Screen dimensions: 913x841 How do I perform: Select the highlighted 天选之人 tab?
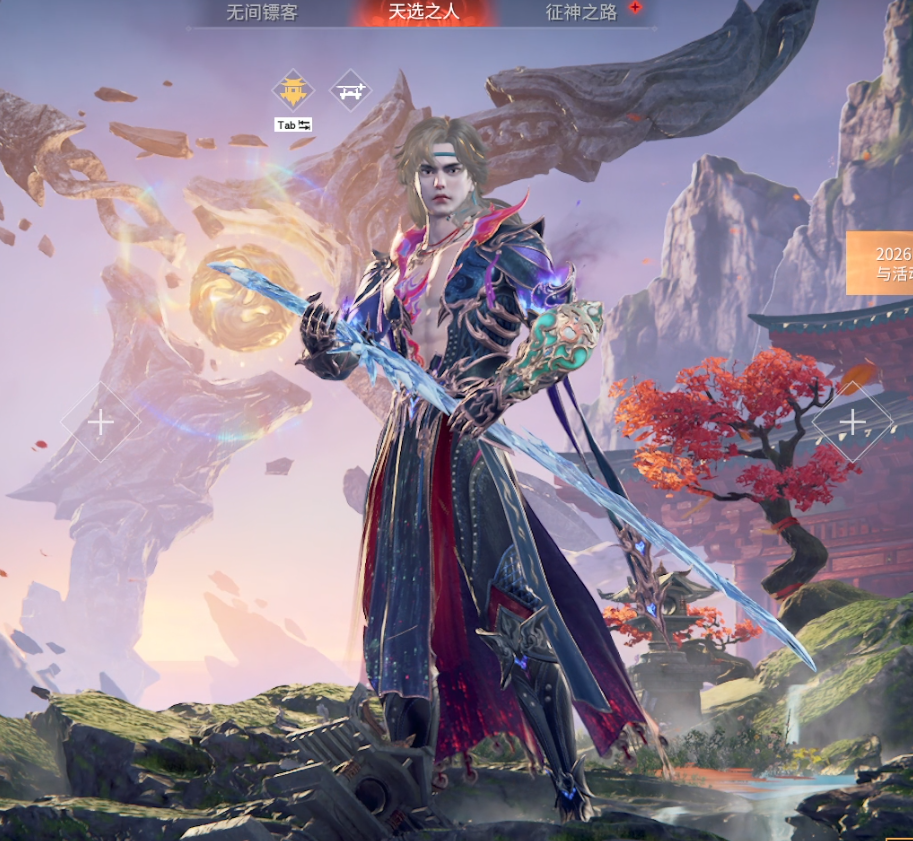(x=422, y=13)
